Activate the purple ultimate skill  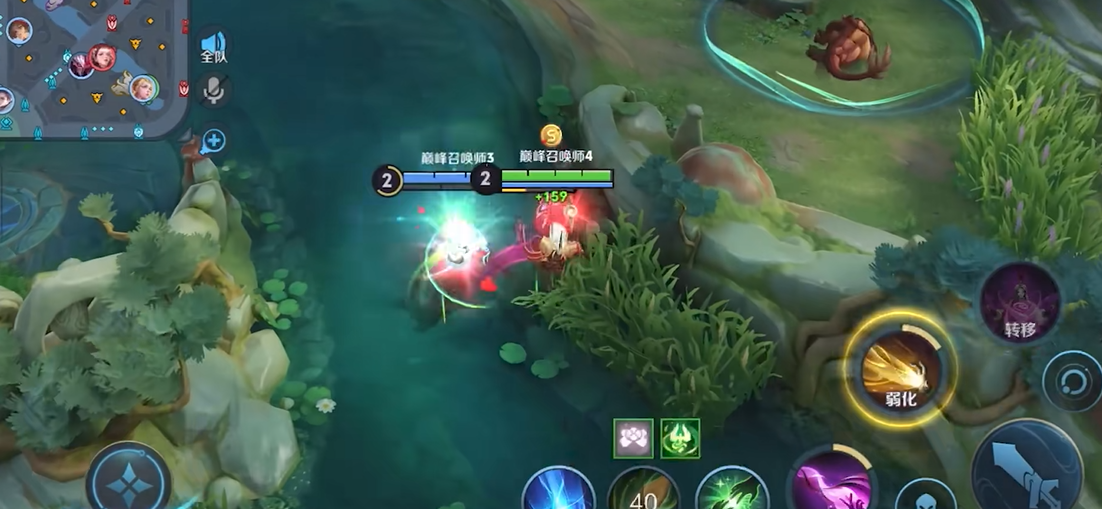click(832, 484)
